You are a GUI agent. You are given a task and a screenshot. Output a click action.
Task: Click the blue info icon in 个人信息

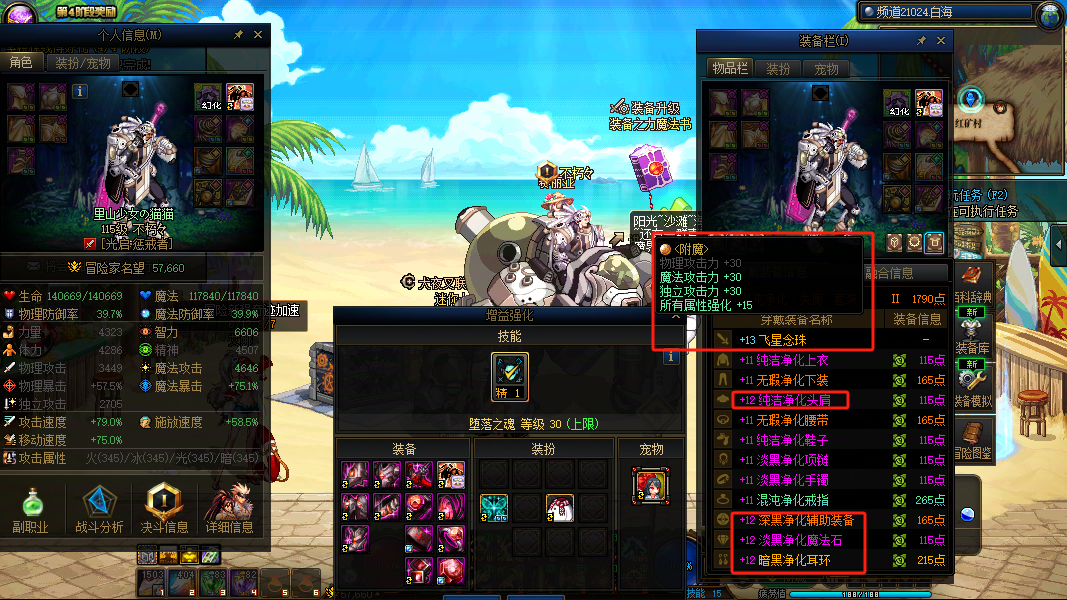(x=81, y=91)
